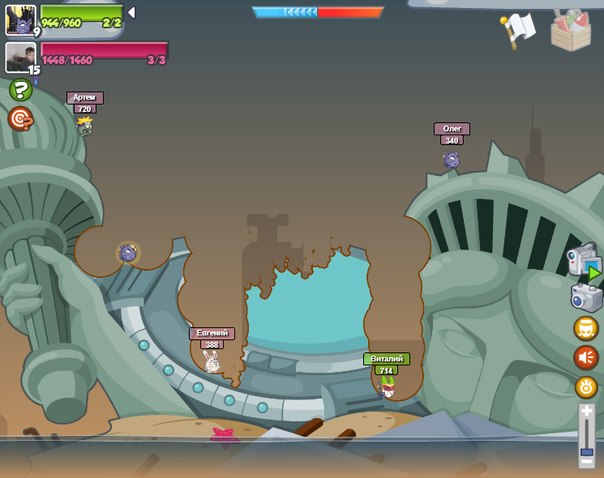The height and width of the screenshot is (478, 604).
Task: Toggle the orange sound speaker button
Action: point(586,357)
